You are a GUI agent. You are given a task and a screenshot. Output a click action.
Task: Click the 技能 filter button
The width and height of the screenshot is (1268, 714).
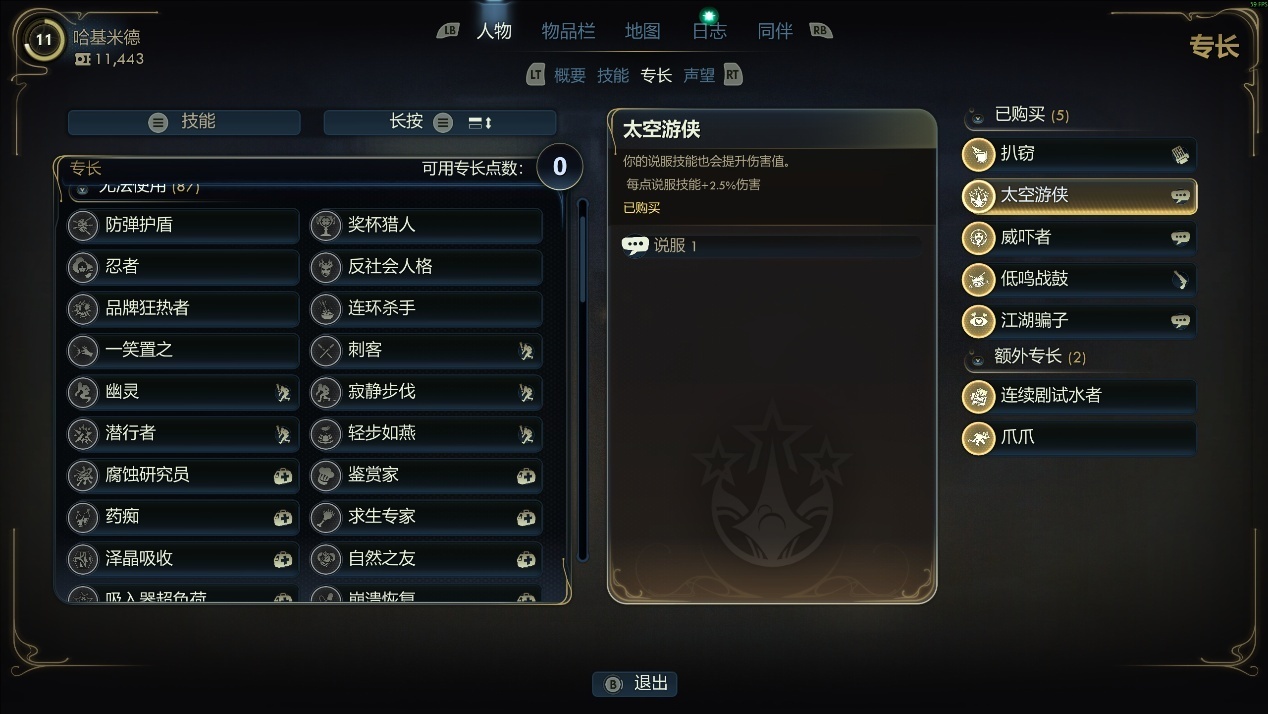click(x=184, y=122)
